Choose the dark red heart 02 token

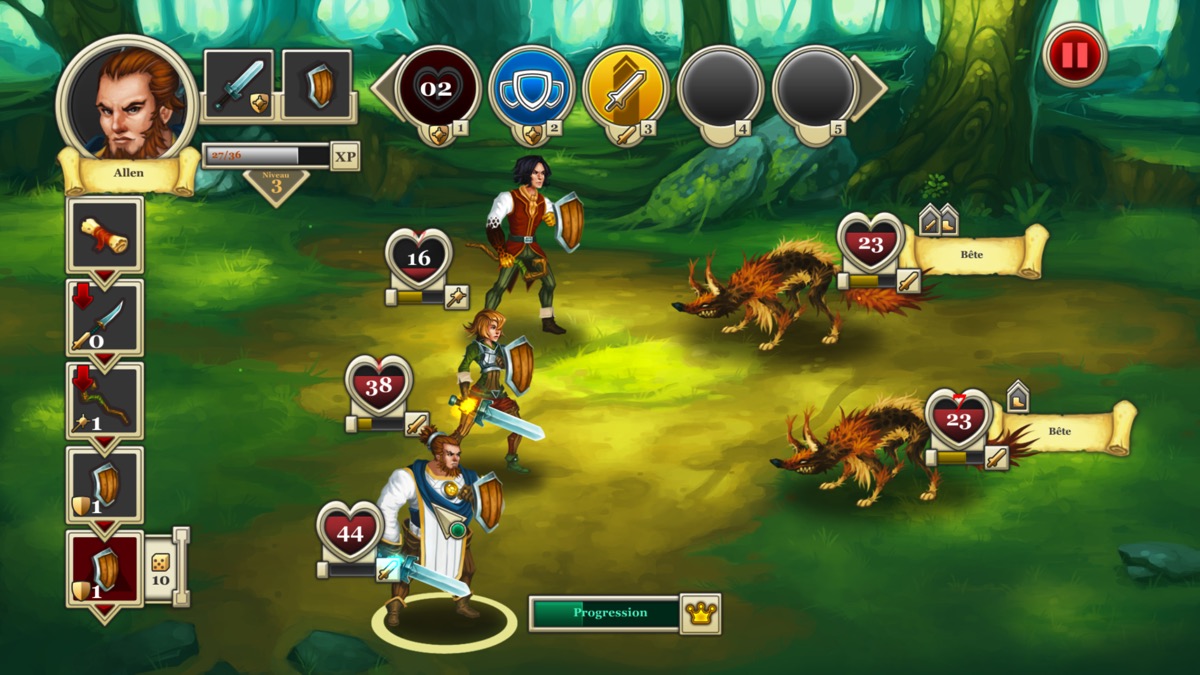[437, 88]
